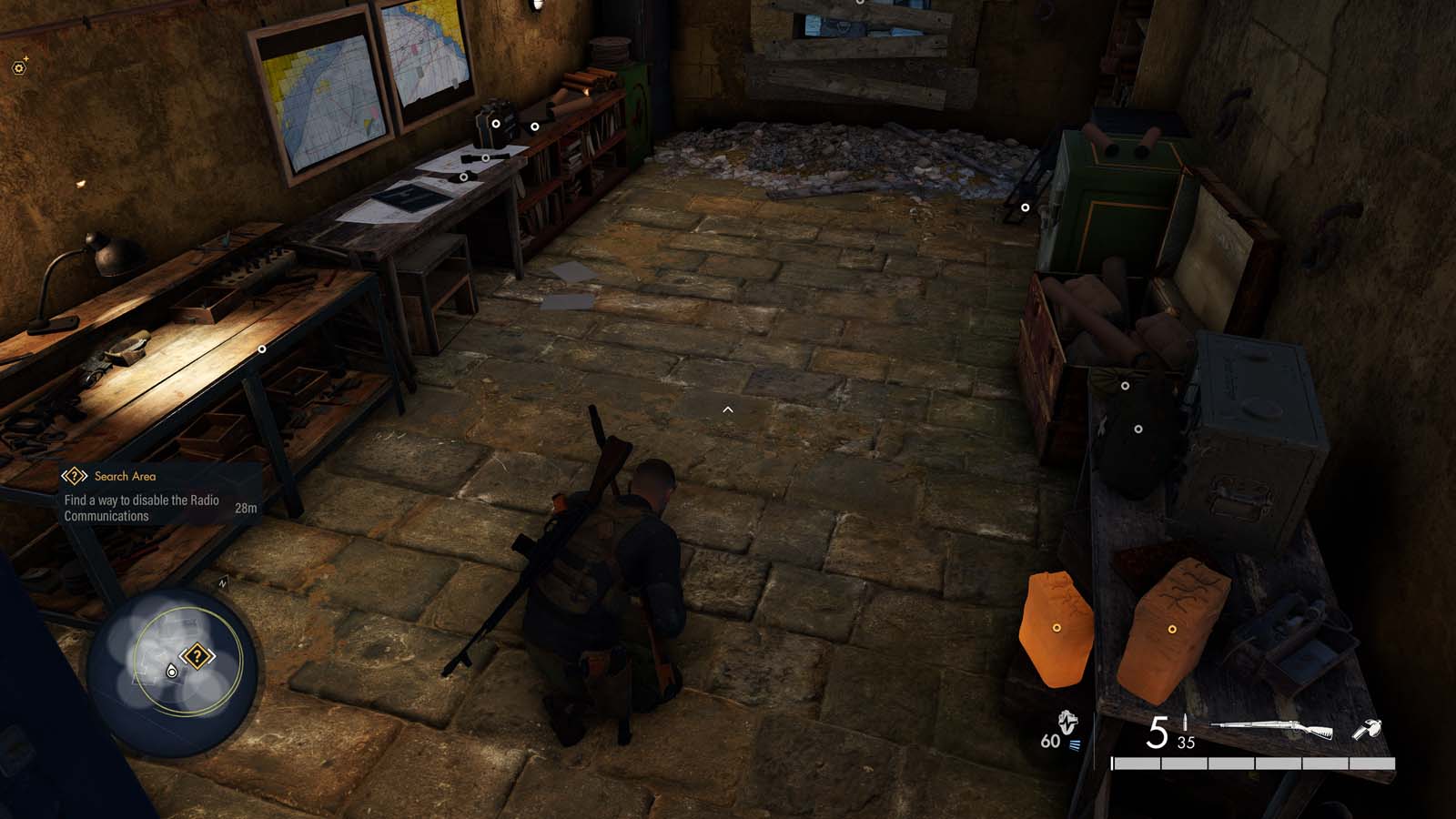This screenshot has height=819, width=1456.
Task: Click the whistle icon next to the rifle
Action: click(1366, 728)
